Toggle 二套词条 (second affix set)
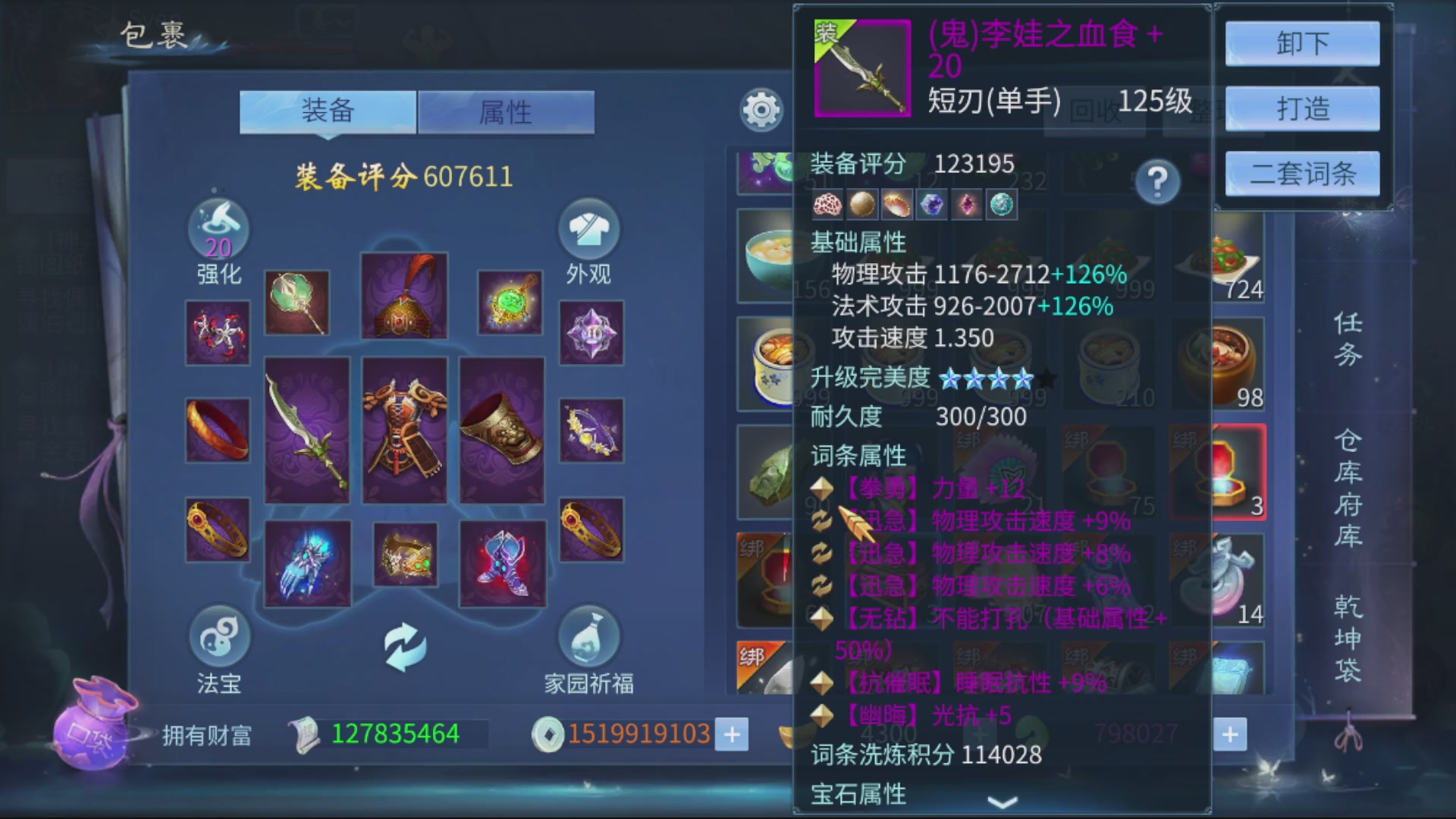Viewport: 1456px width, 819px height. click(x=1301, y=174)
